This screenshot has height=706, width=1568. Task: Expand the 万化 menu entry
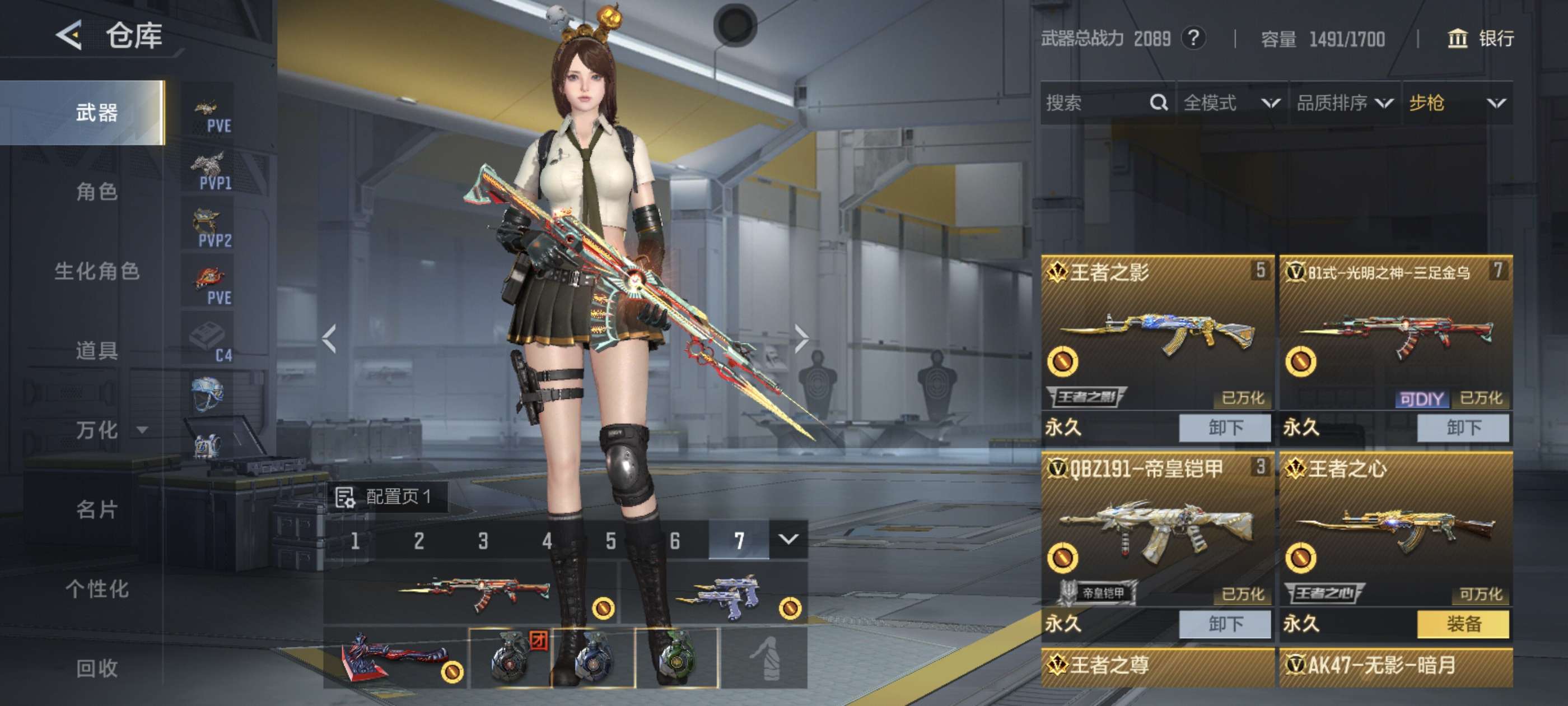coord(110,430)
